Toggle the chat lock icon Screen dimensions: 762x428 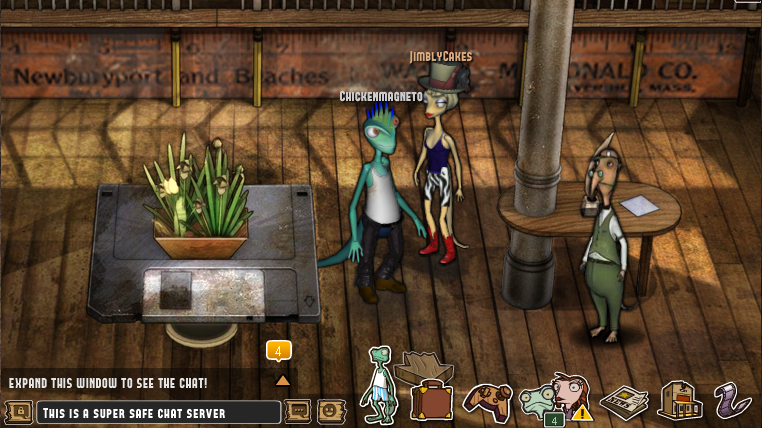click(17, 411)
